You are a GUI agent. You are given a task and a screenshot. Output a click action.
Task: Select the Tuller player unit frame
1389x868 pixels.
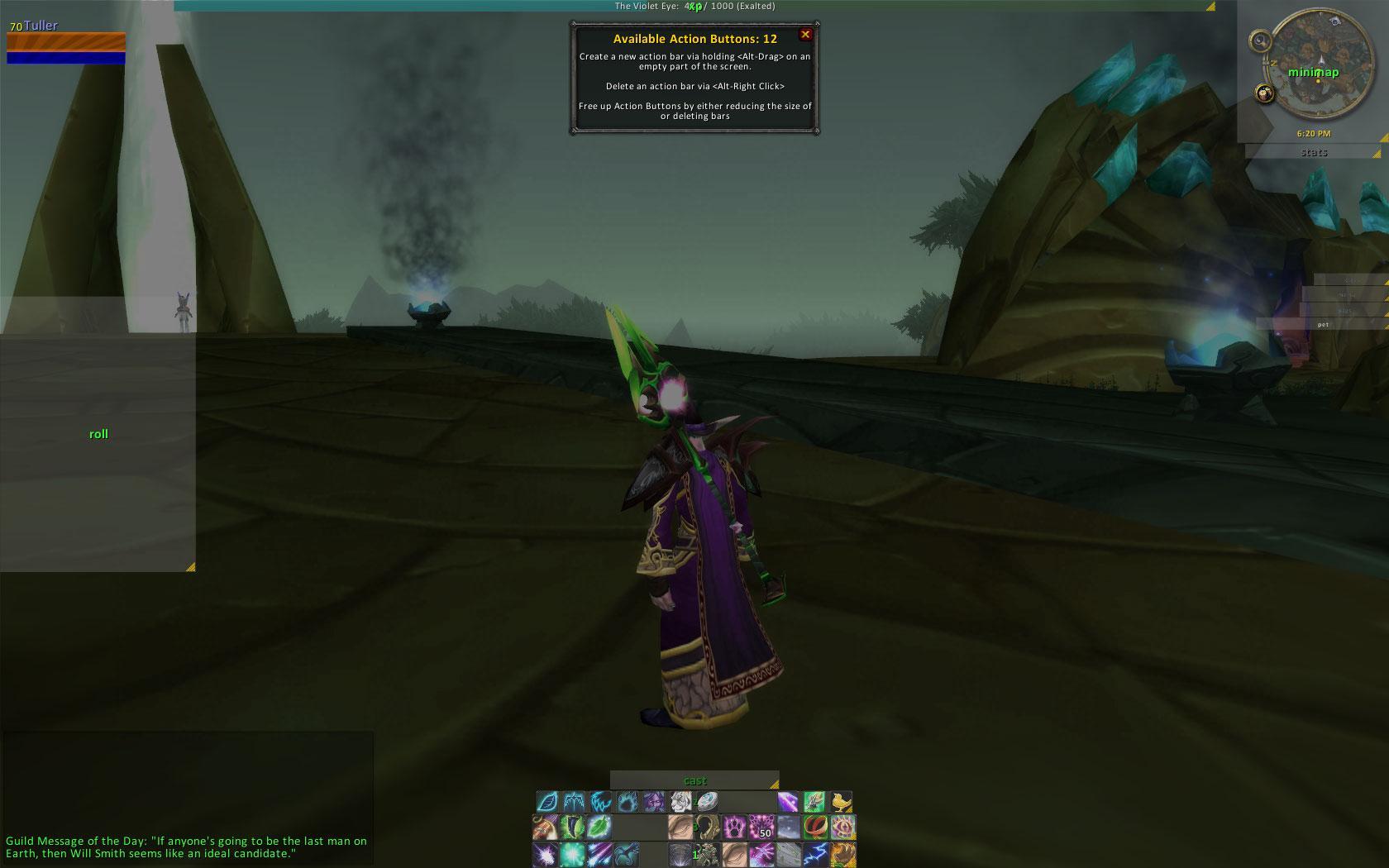pos(66,45)
